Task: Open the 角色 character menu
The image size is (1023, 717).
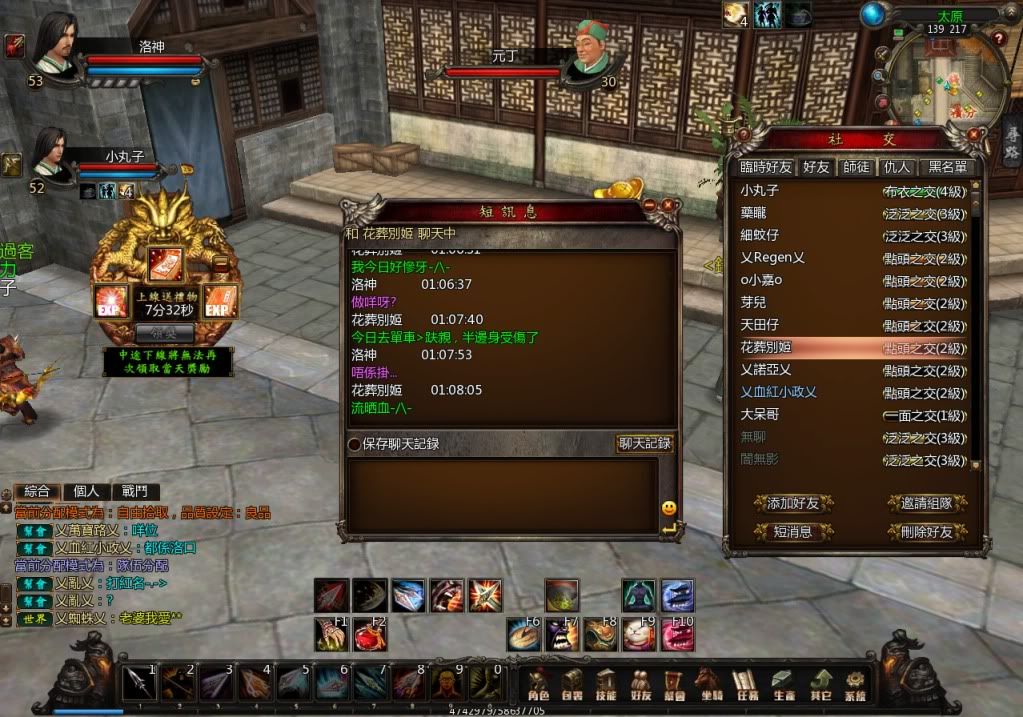Action: tap(538, 685)
